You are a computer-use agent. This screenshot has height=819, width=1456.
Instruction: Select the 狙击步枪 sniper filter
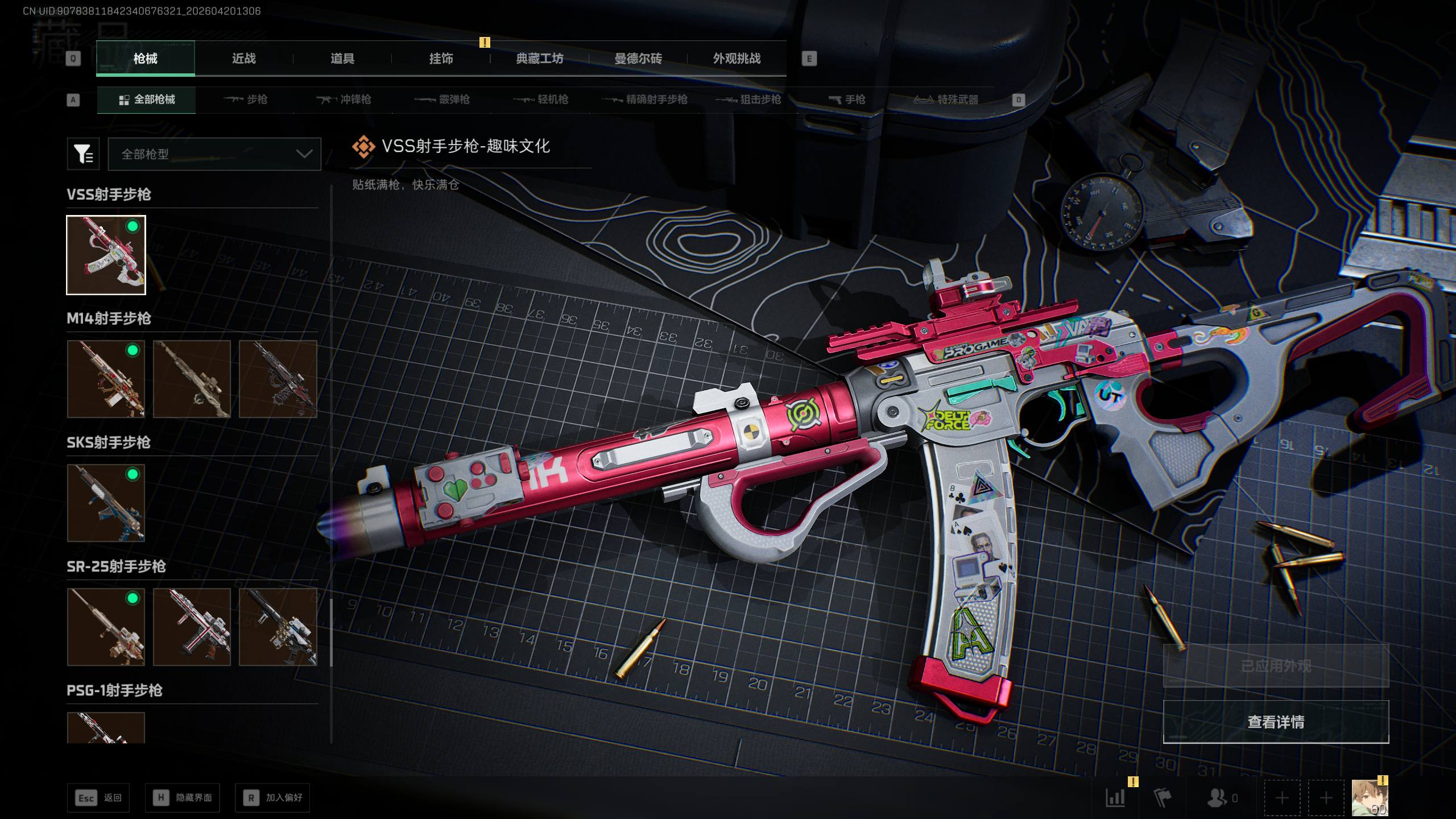(x=748, y=100)
